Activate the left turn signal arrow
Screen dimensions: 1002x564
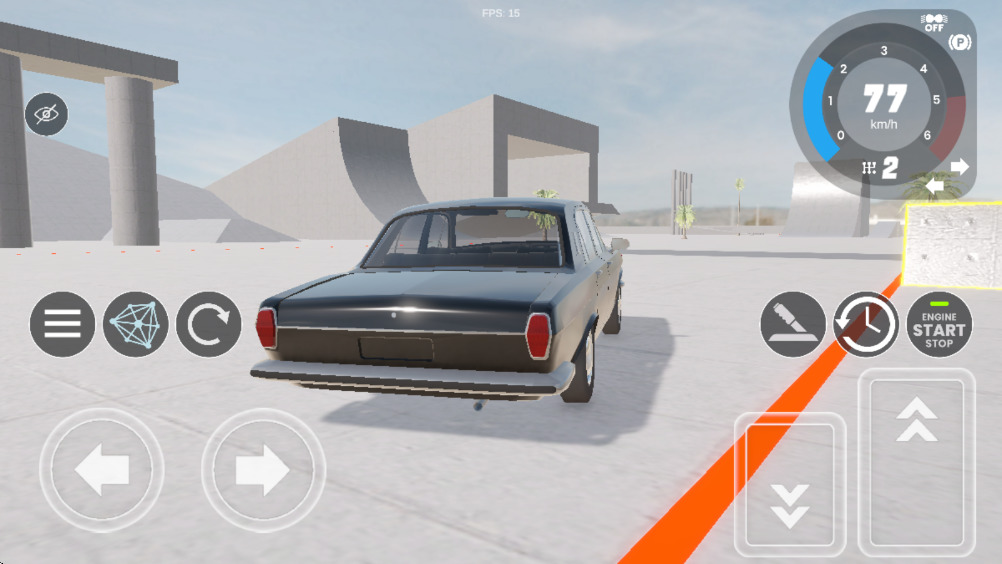click(x=934, y=186)
